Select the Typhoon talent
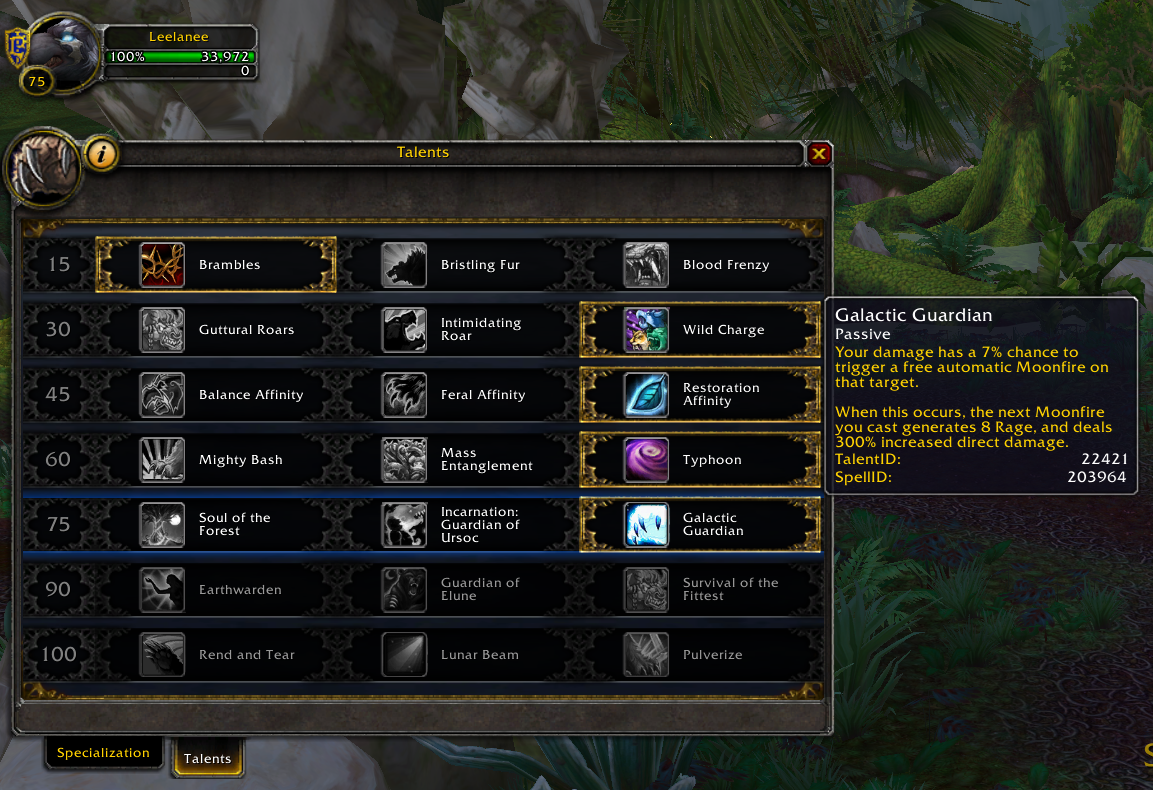 pyautogui.click(x=700, y=460)
